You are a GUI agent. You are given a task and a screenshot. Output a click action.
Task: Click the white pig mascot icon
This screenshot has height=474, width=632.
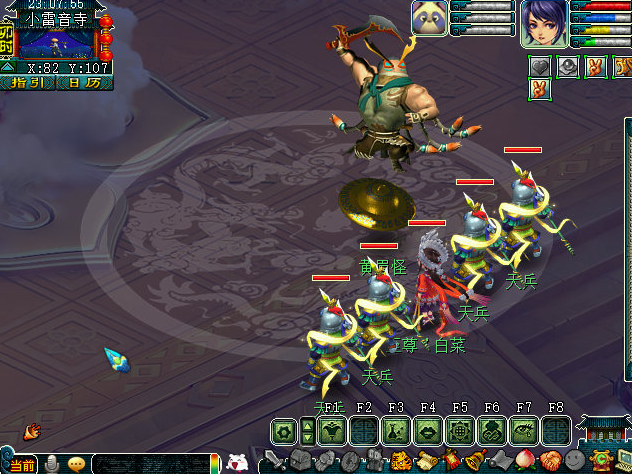pyautogui.click(x=238, y=463)
